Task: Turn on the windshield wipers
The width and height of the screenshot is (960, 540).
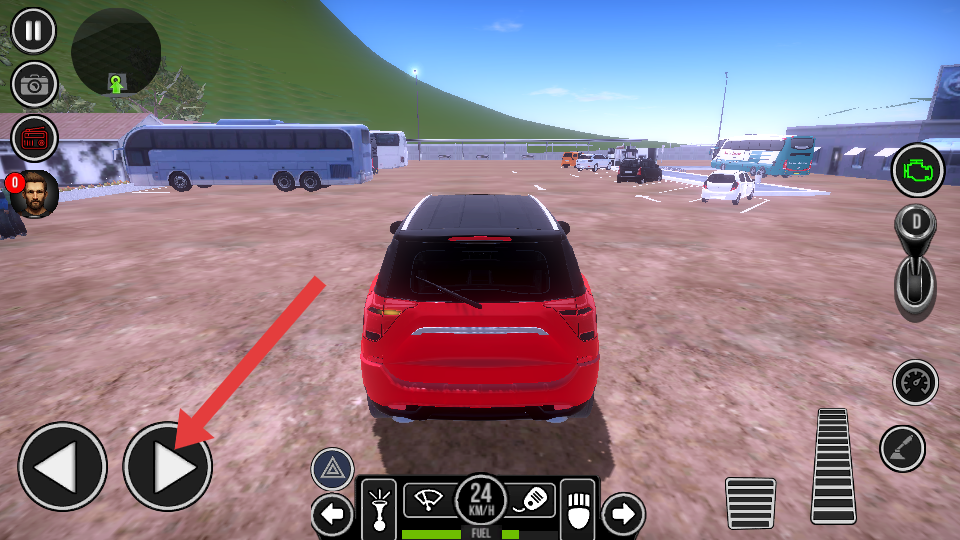Action: click(429, 499)
